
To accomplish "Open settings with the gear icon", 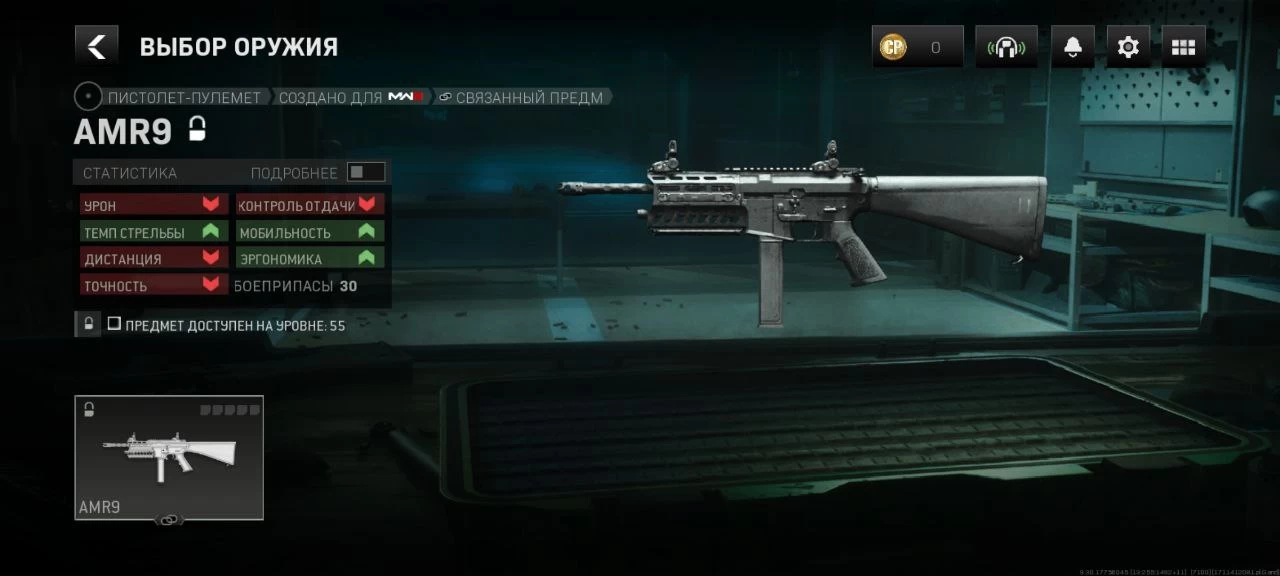I will coord(1128,47).
